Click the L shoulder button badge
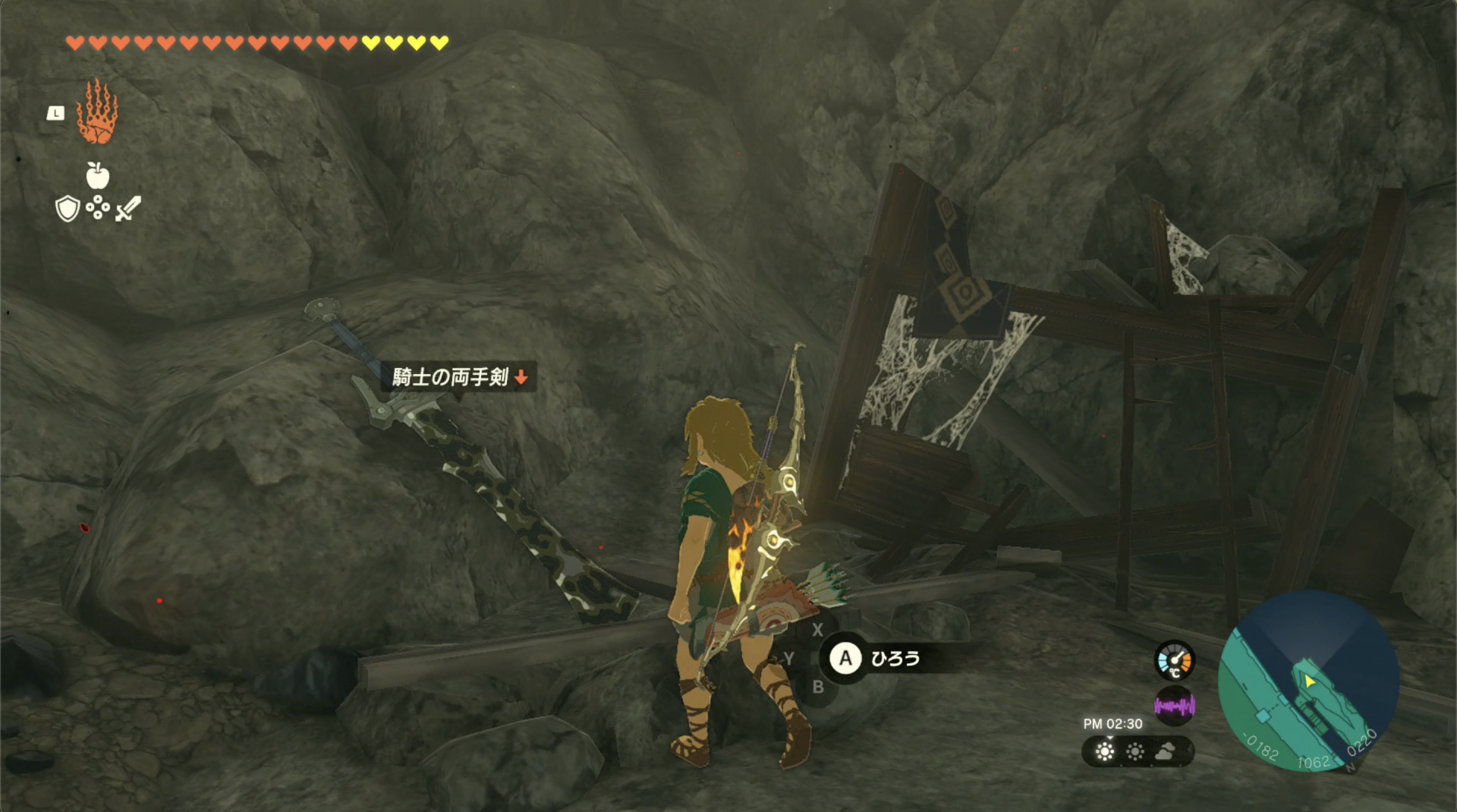Screen dimensions: 1457x812 tap(55, 112)
